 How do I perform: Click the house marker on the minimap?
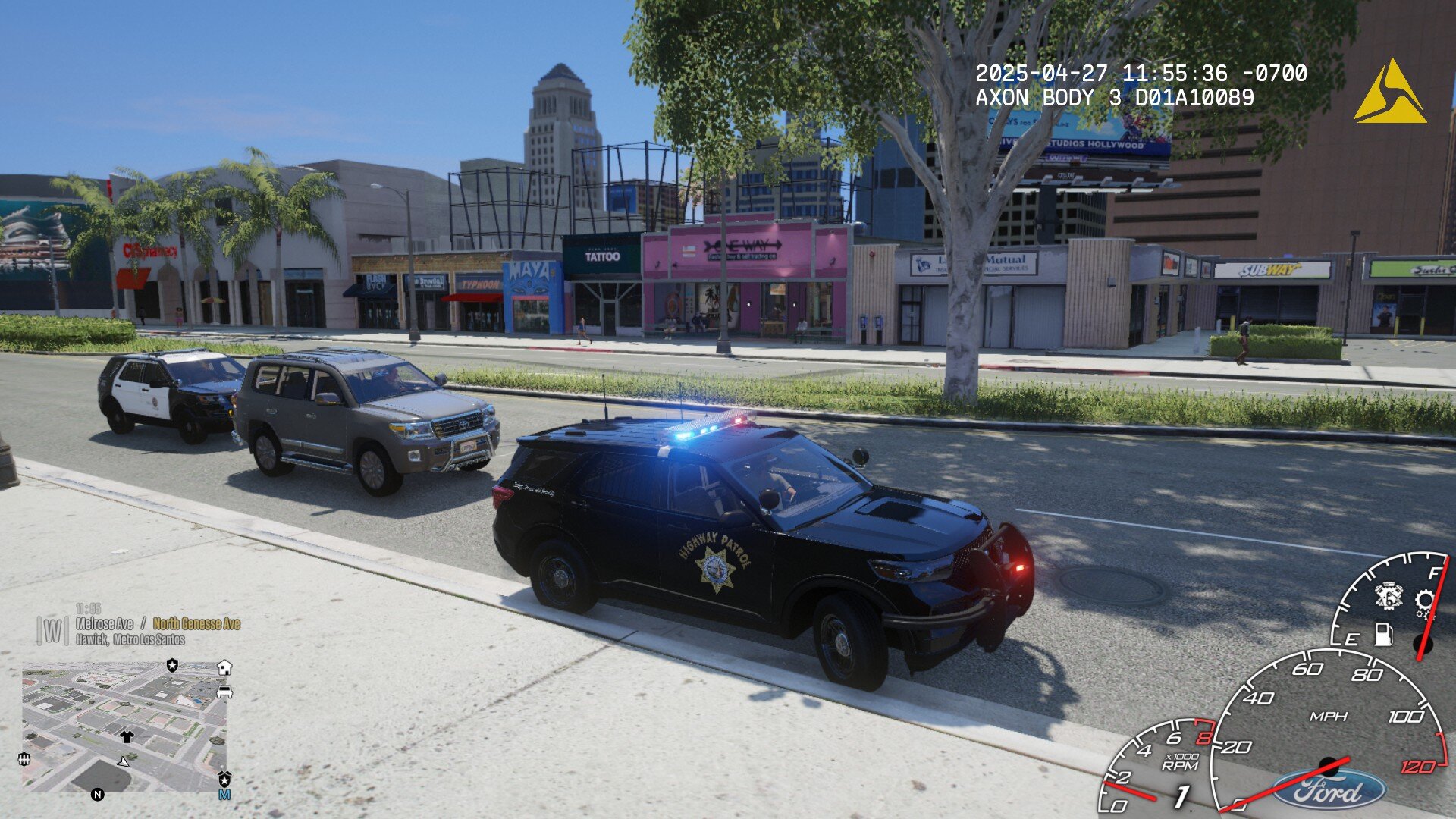coord(224,667)
